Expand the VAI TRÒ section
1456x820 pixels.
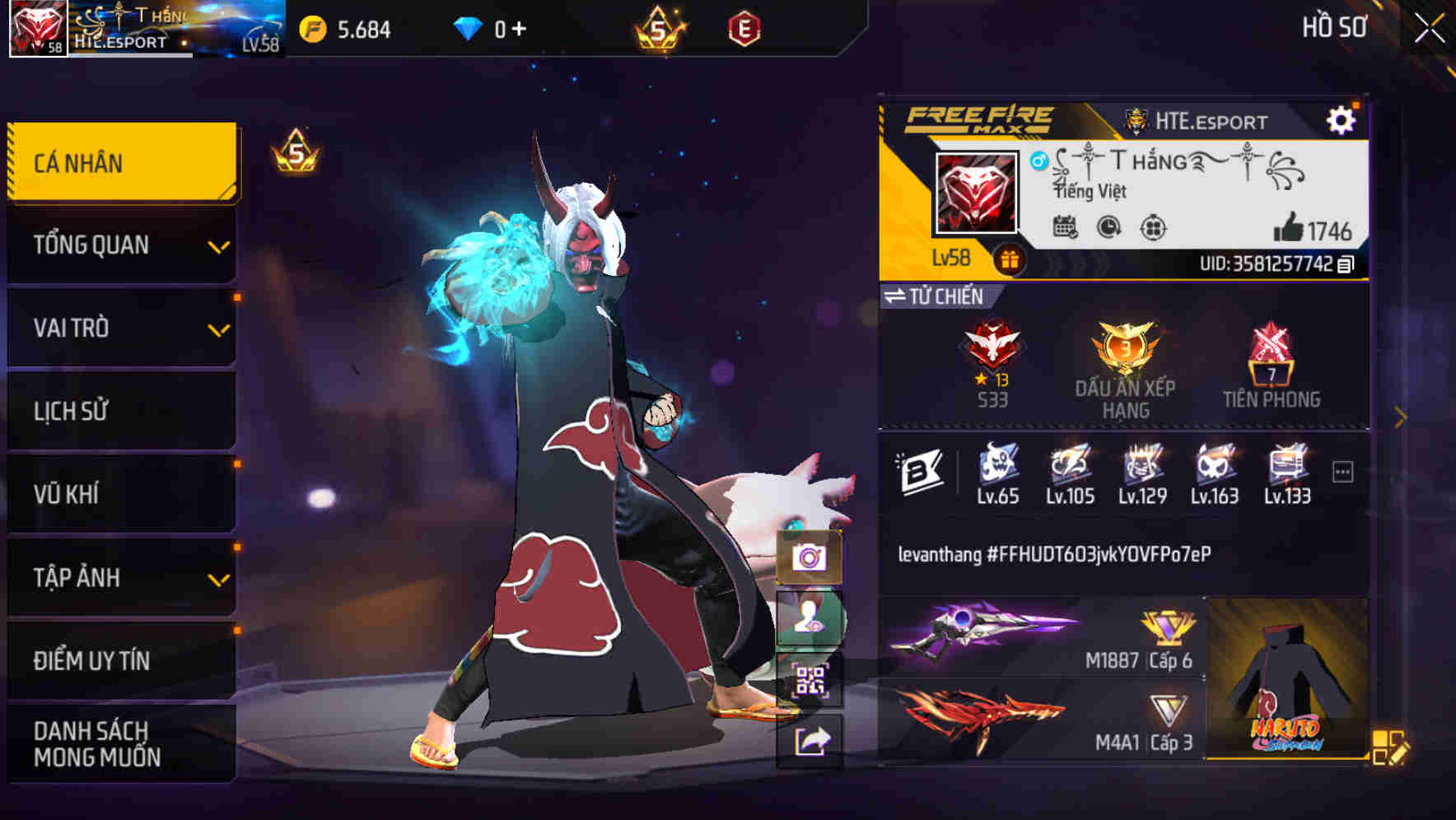pos(120,328)
